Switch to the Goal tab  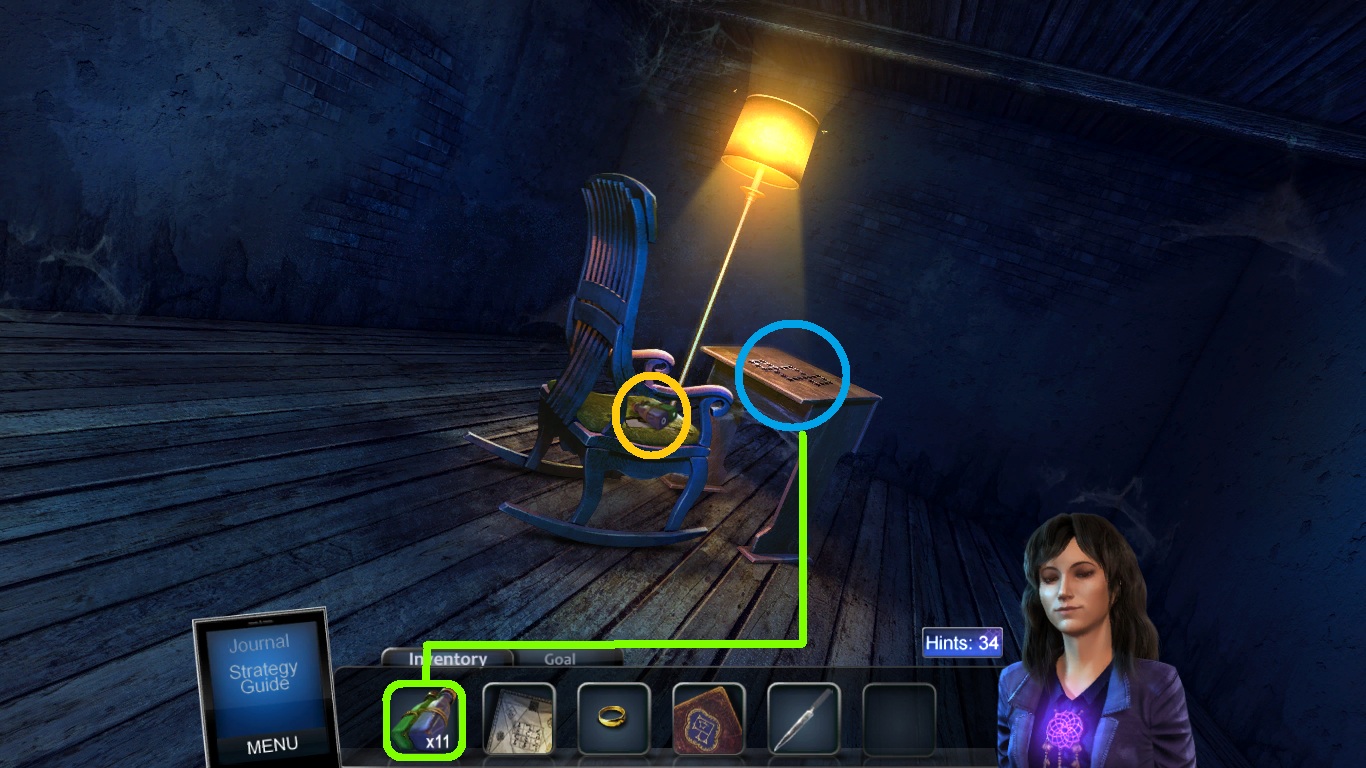point(560,659)
